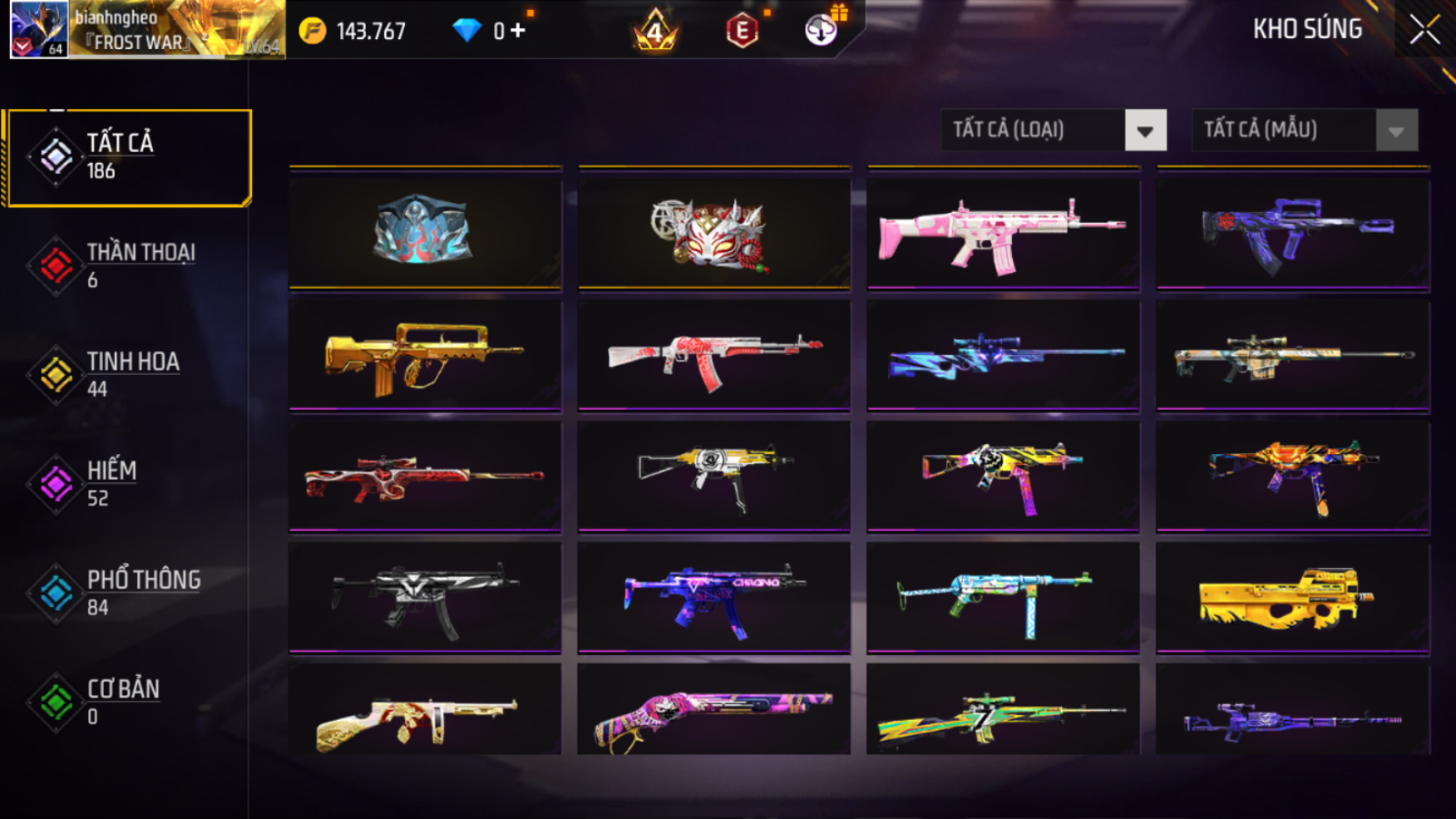Choose the red and white AK skin
The image size is (1456, 819).
(x=714, y=356)
